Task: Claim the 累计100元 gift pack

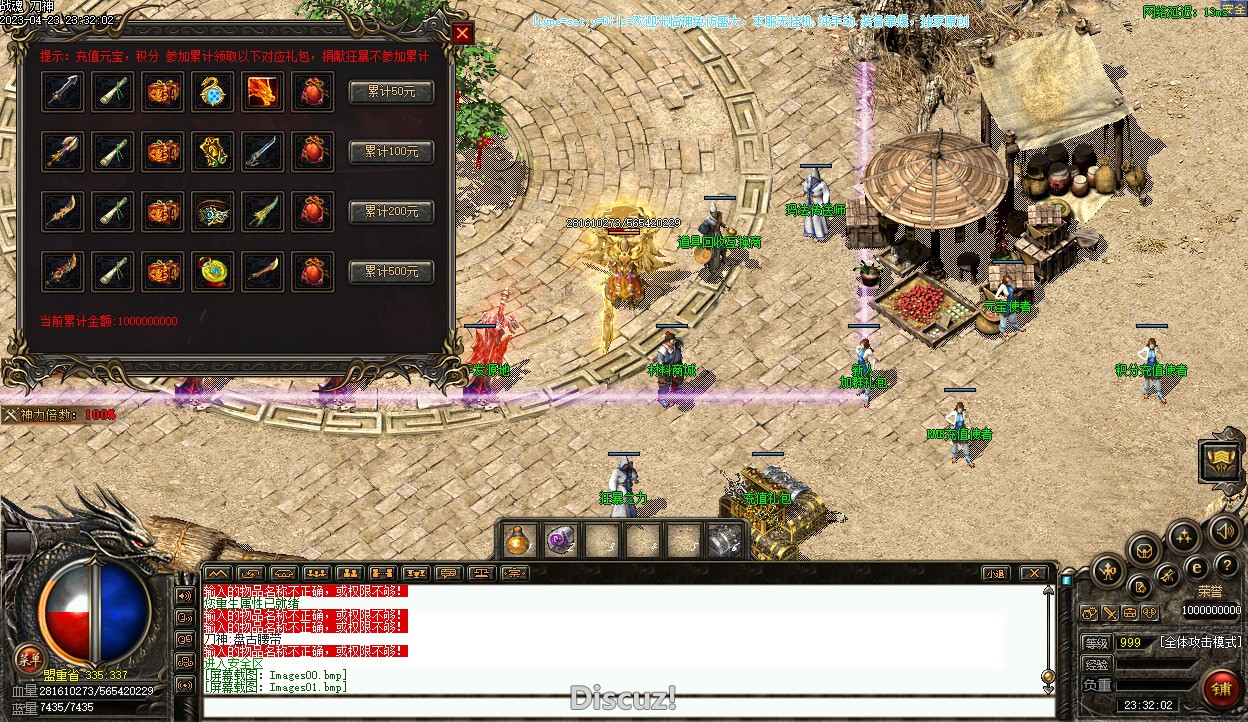Action: pos(390,152)
